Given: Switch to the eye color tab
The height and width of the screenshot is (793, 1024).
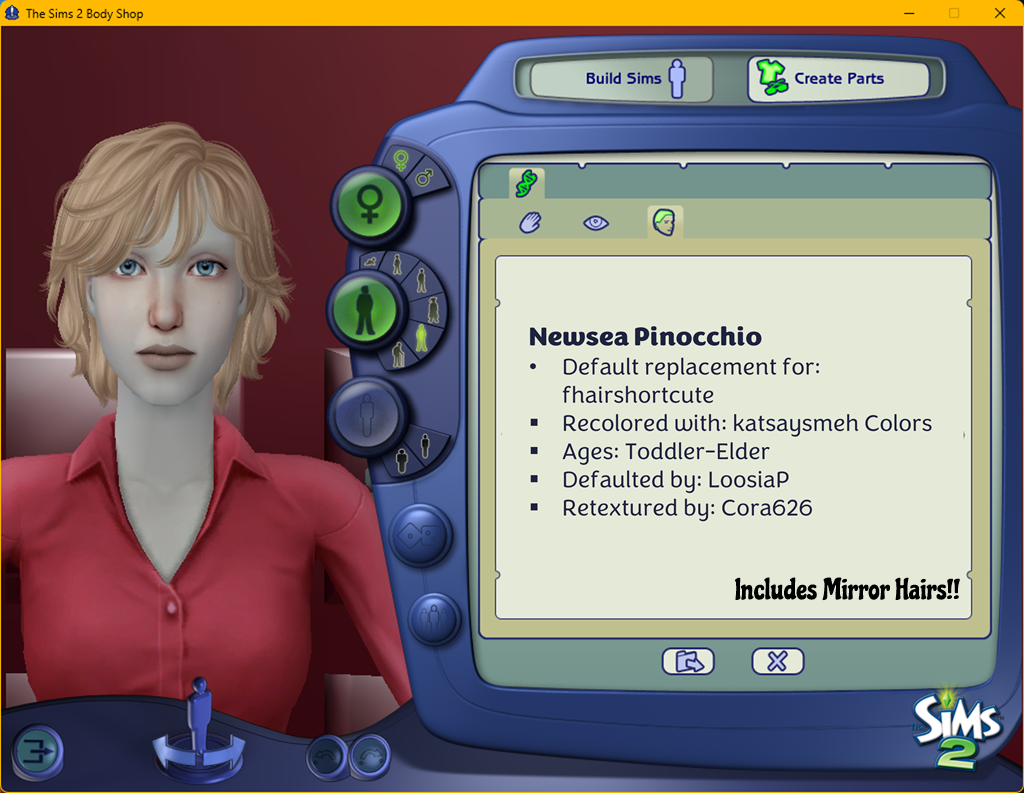Looking at the screenshot, I should point(596,222).
